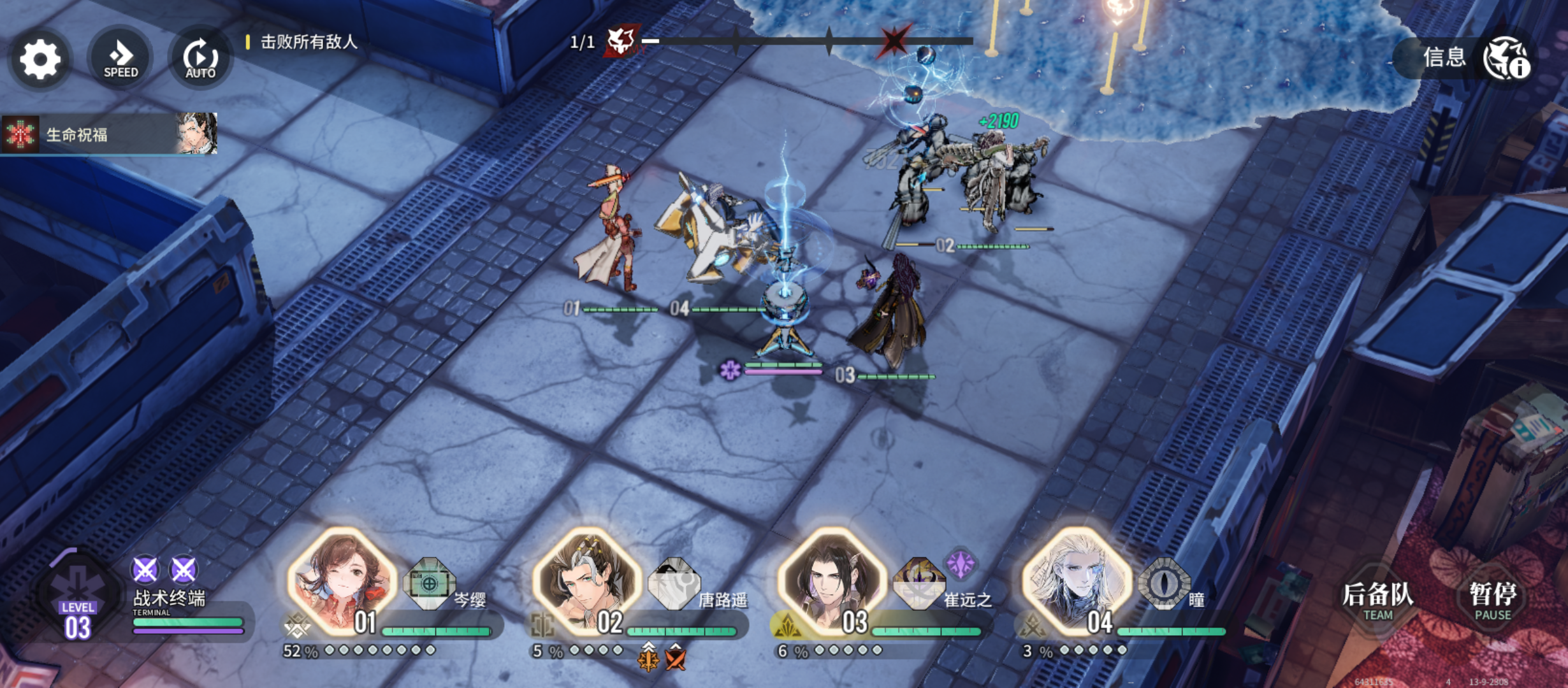This screenshot has height=688, width=1568.
Task: Select character 01 岑缨 portrait
Action: pyautogui.click(x=342, y=580)
